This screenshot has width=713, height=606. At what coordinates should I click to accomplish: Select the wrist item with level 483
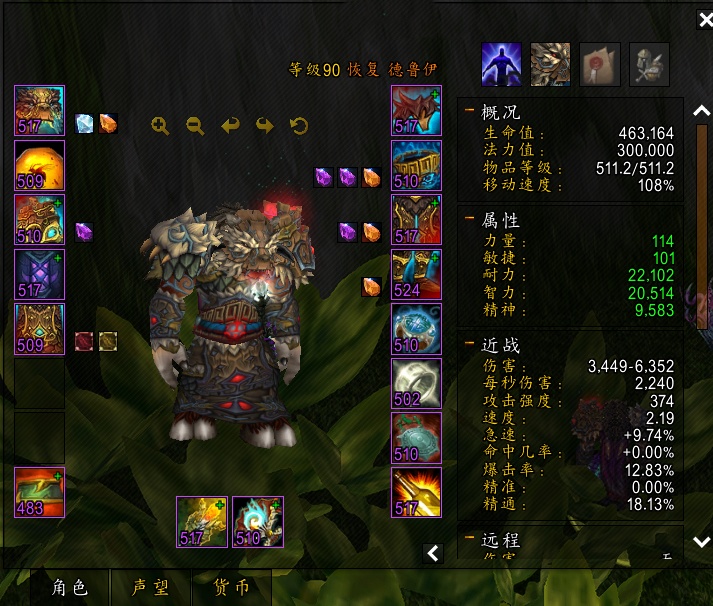[40, 492]
